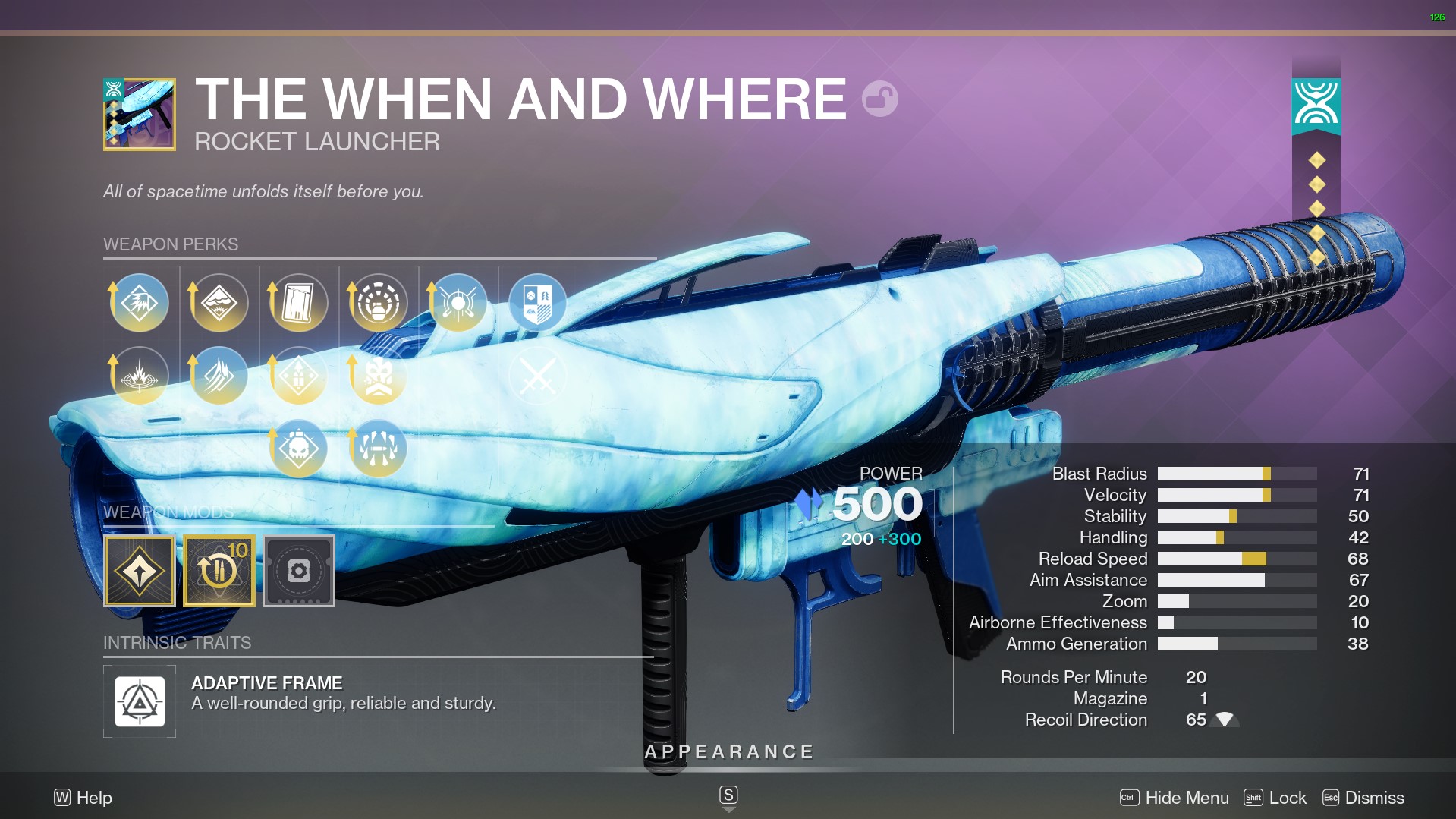
Task: Toggle the lock icon beside weapon name
Action: [x=880, y=99]
